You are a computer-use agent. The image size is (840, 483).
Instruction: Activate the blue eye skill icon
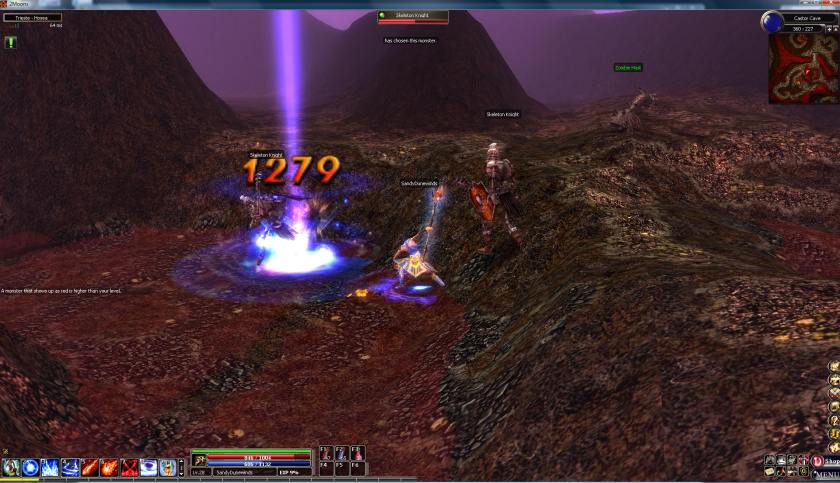(x=147, y=467)
